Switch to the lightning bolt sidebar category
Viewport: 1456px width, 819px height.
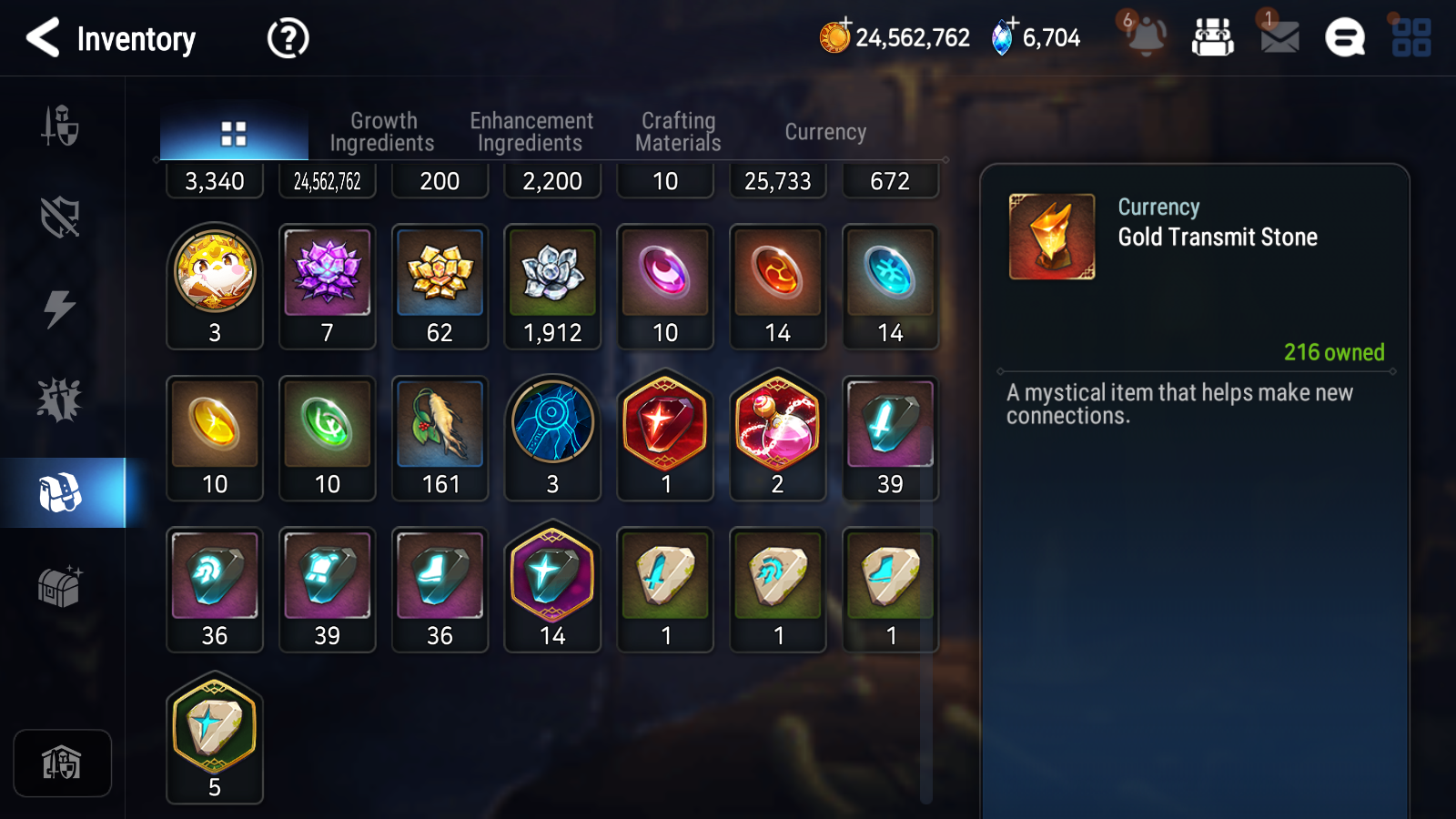click(x=60, y=308)
